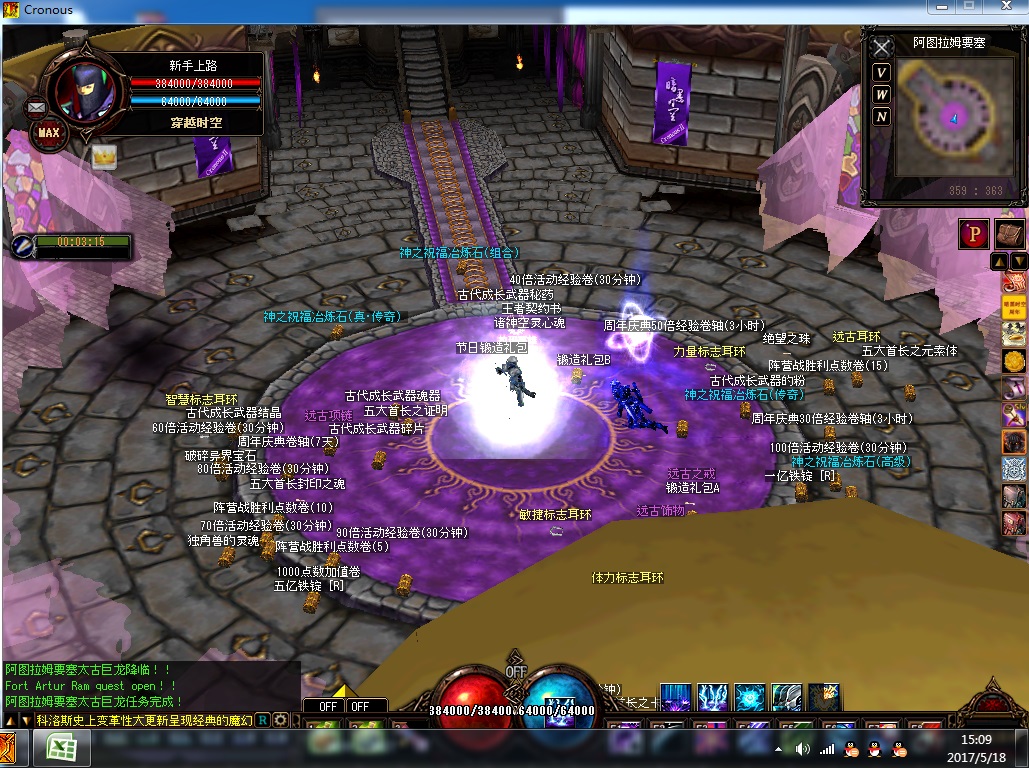
Task: Select the golden crown icon
Action: (104, 157)
